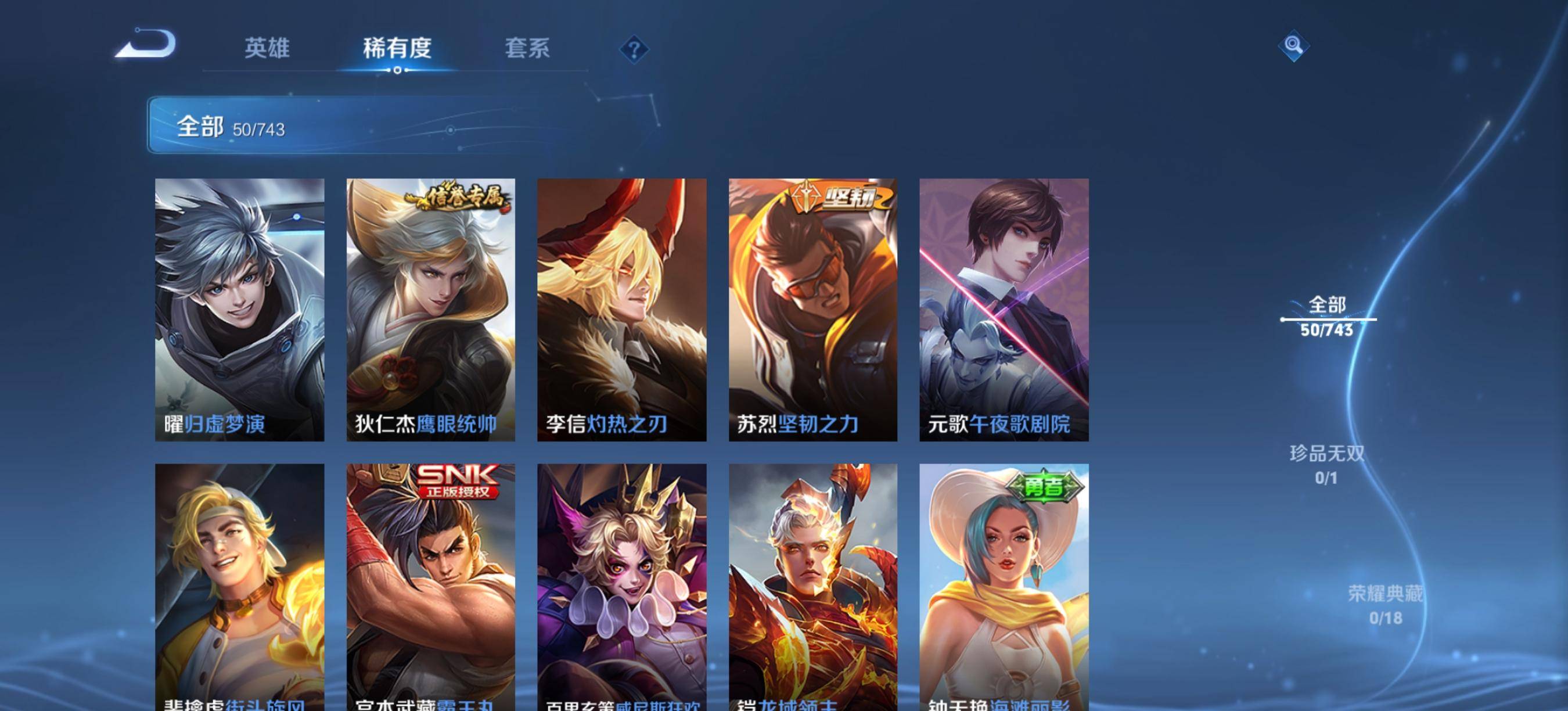Open the magnifier search icon
This screenshot has height=711, width=1568.
(x=1293, y=45)
